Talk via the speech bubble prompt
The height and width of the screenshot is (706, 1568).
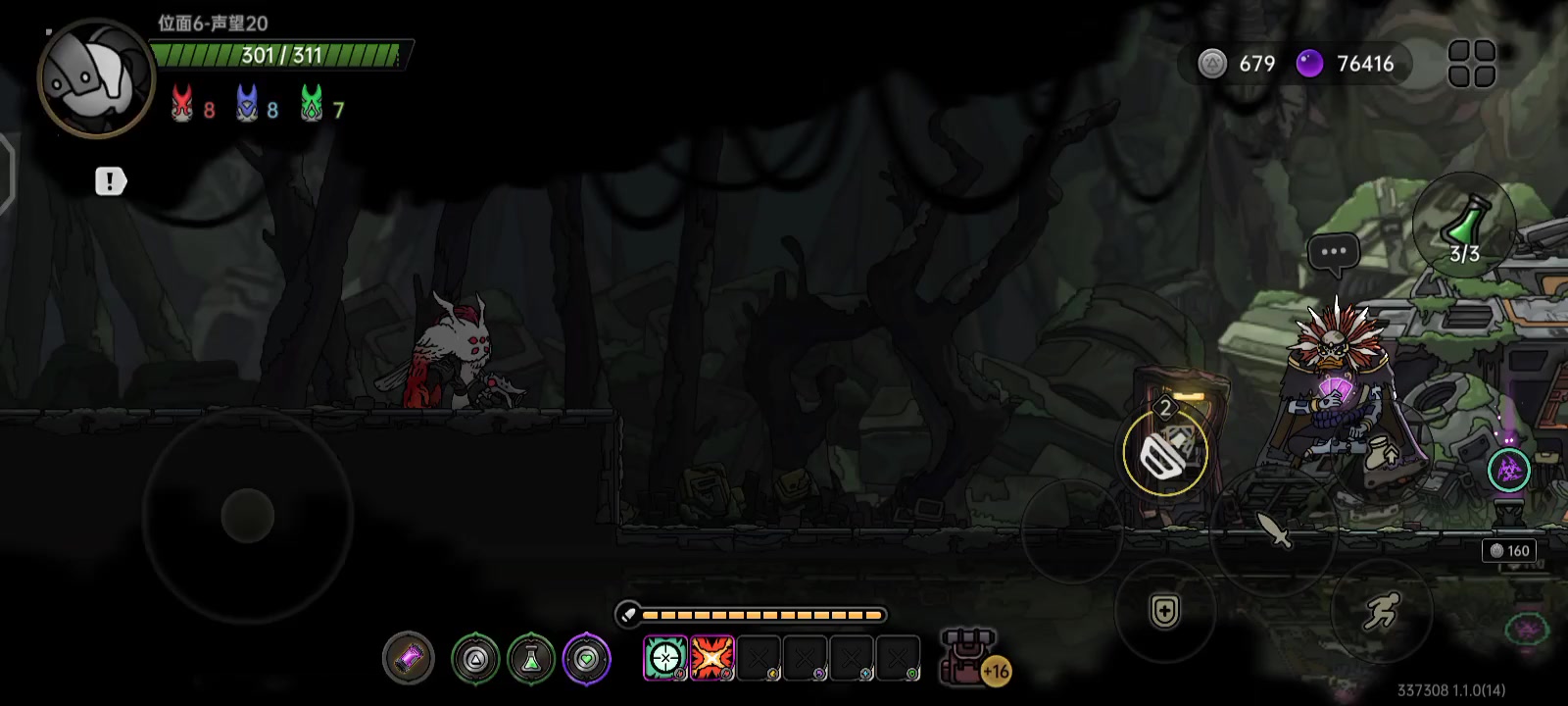point(1333,252)
